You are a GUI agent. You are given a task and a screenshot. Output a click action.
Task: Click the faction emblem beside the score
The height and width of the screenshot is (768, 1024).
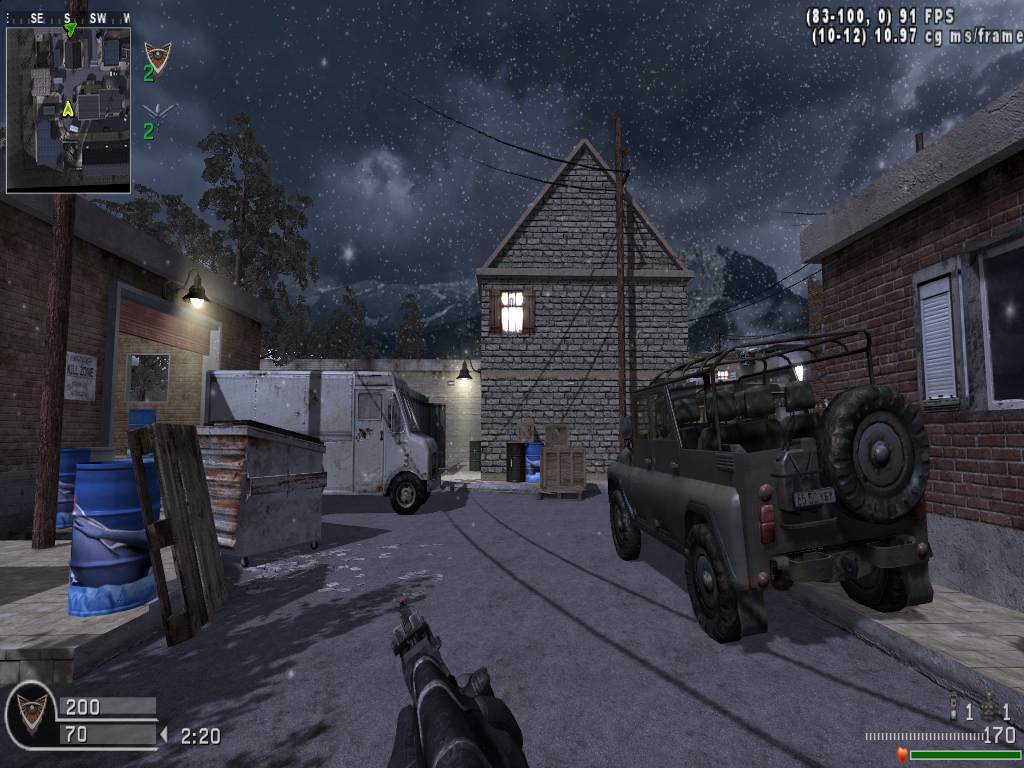click(x=31, y=711)
